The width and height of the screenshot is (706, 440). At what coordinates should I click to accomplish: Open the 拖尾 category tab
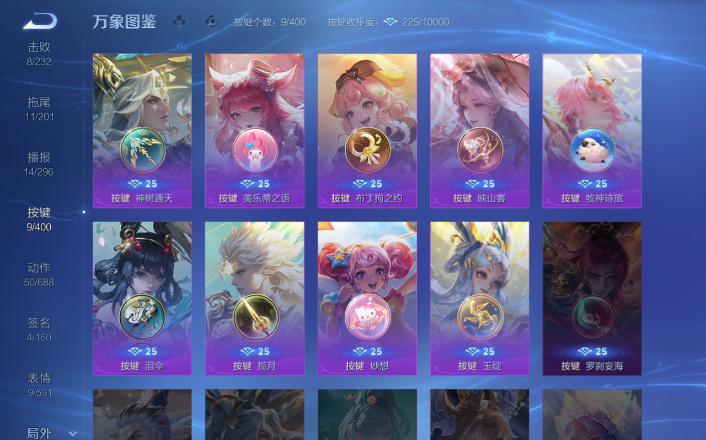coord(39,108)
